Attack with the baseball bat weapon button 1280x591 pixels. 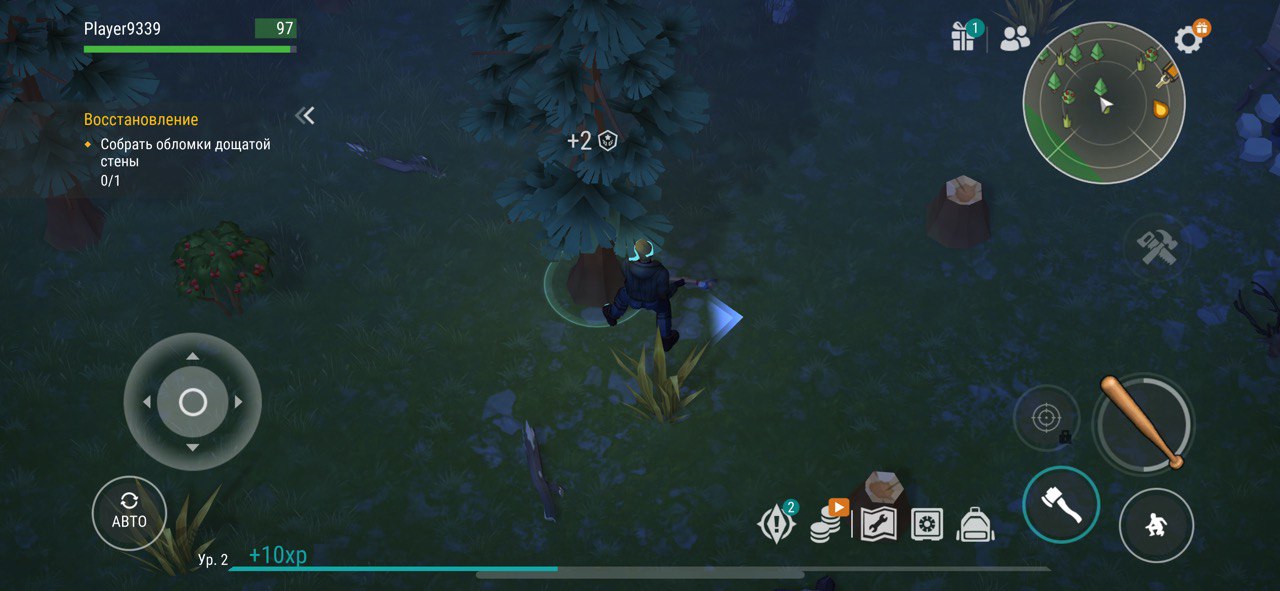[x=1142, y=422]
